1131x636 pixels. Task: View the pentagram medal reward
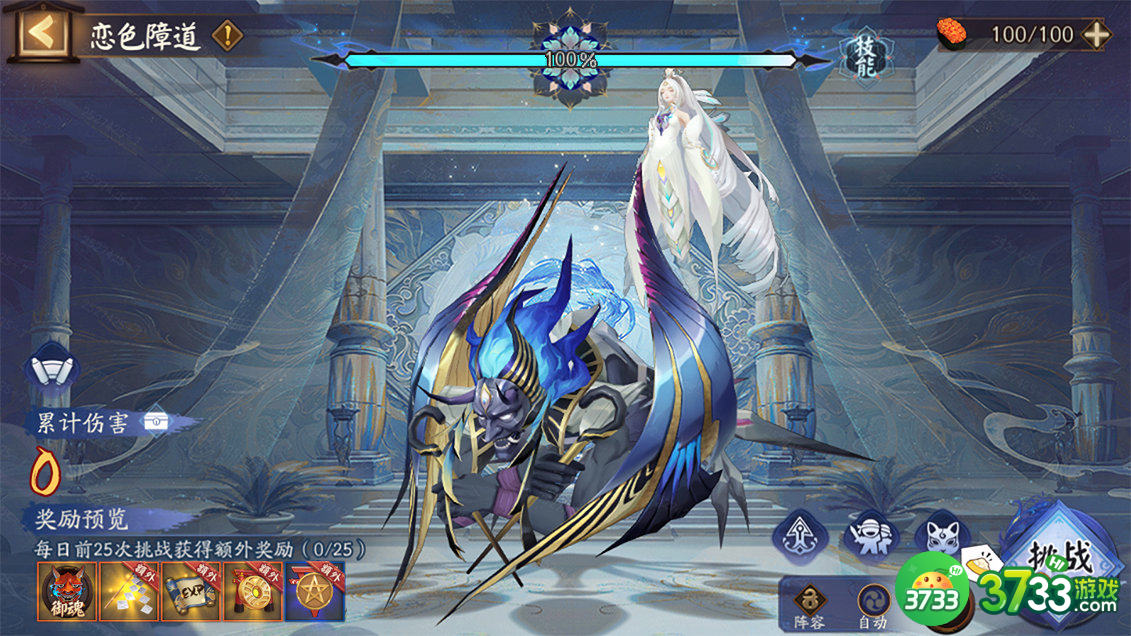click(x=316, y=592)
